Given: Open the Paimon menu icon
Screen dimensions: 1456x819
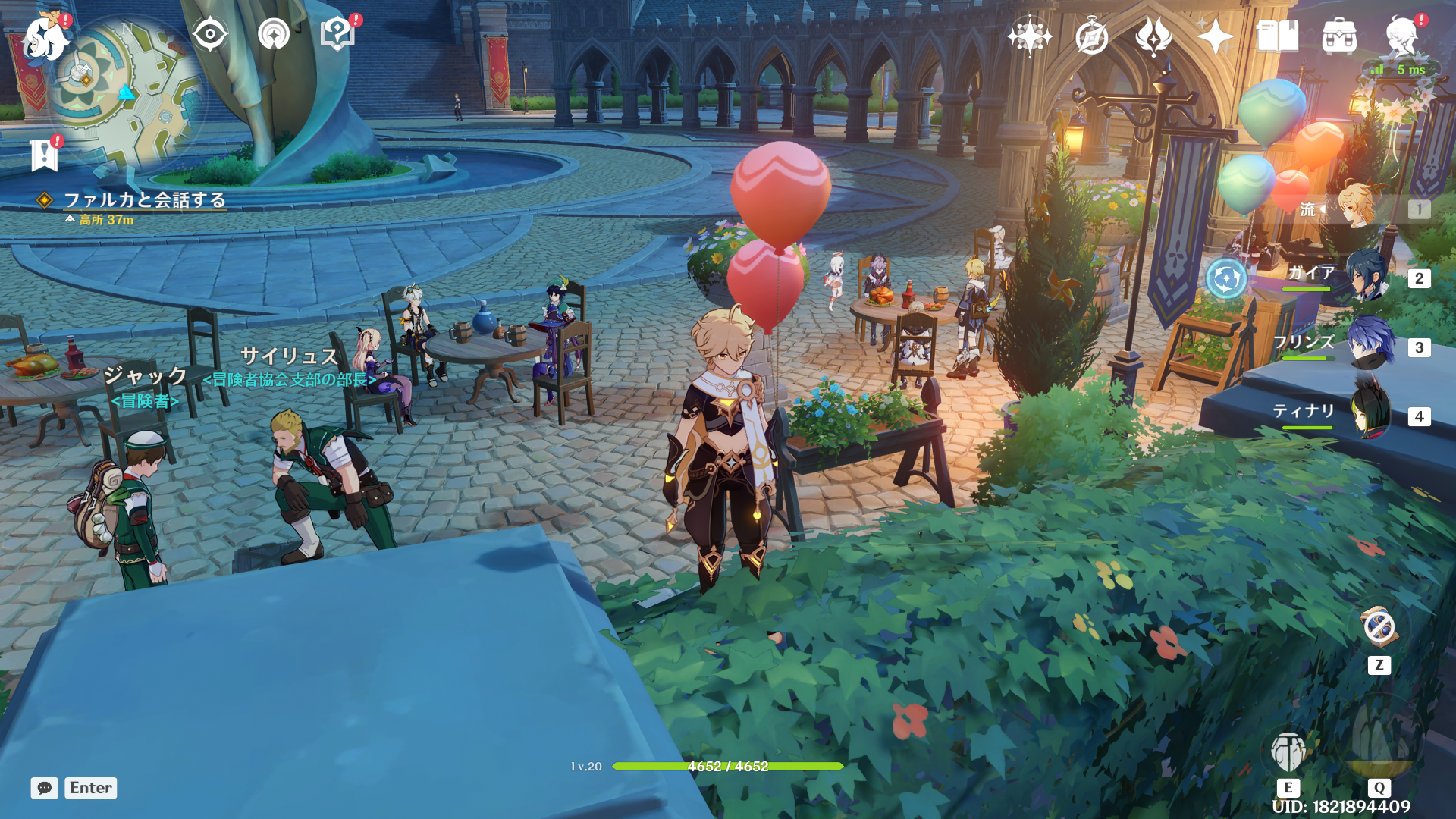Looking at the screenshot, I should pyautogui.click(x=45, y=36).
